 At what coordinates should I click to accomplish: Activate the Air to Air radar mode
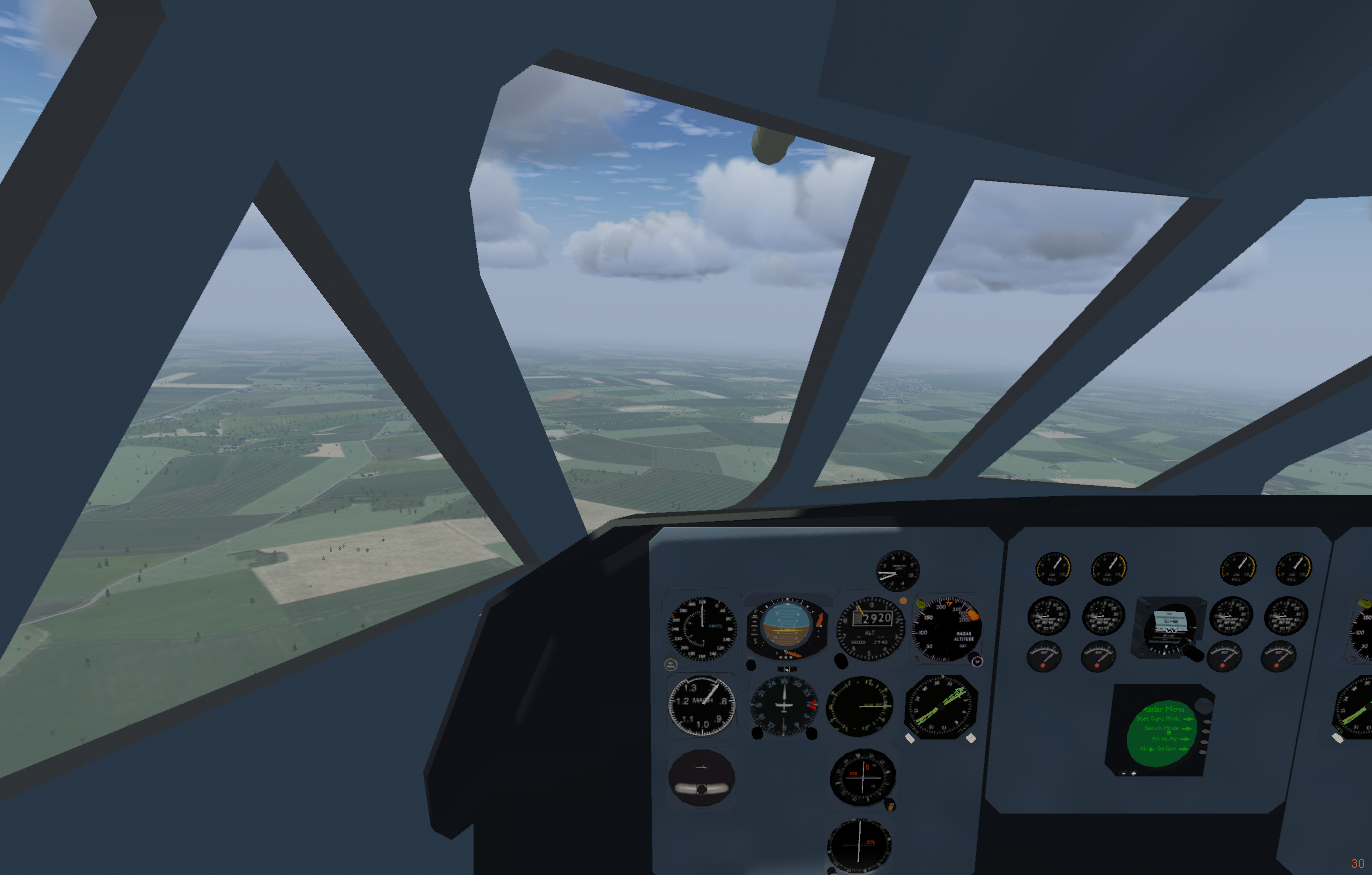tap(1204, 742)
